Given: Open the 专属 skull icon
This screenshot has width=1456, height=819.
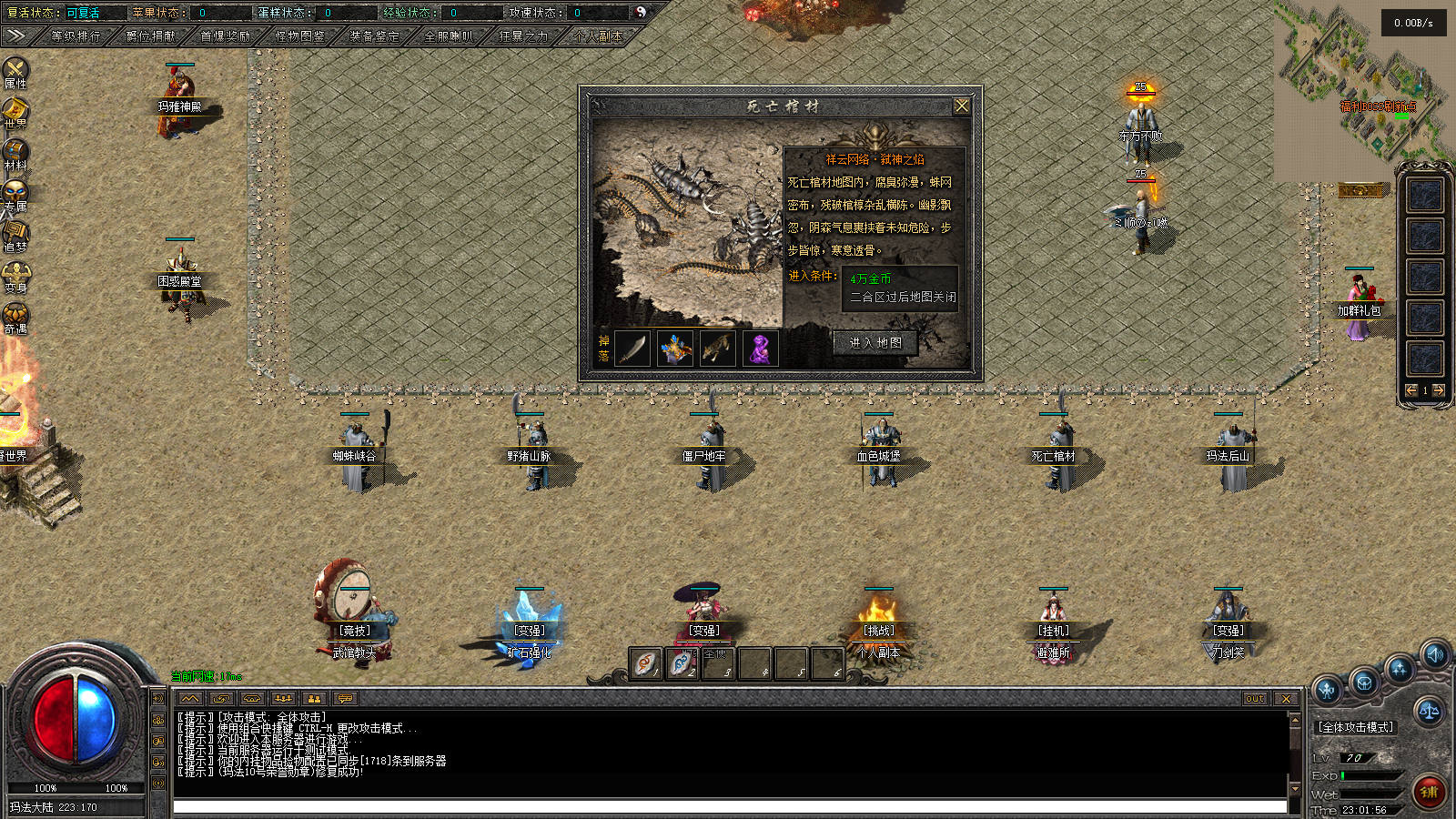Looking at the screenshot, I should click(15, 194).
